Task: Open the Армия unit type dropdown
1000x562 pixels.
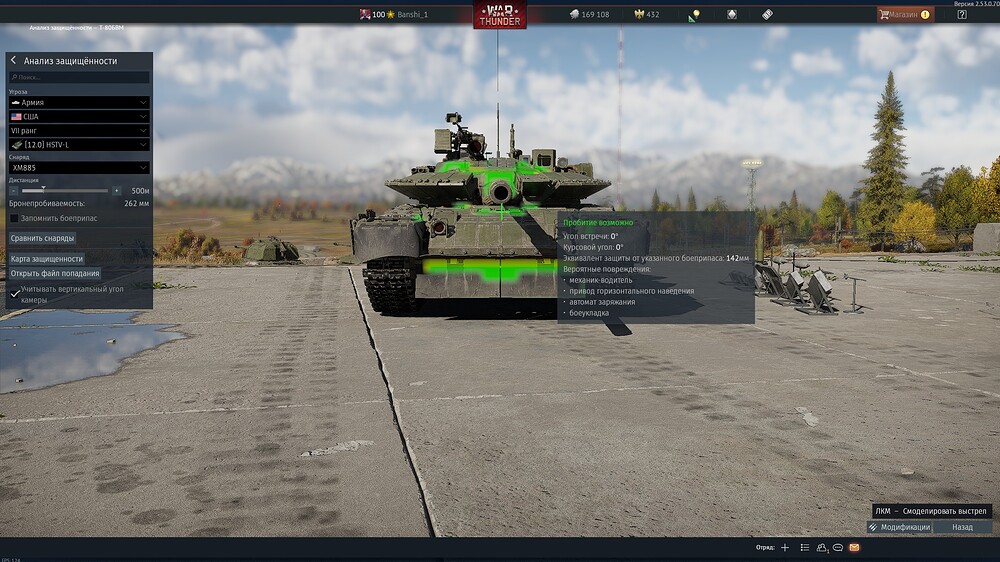Action: click(x=79, y=102)
